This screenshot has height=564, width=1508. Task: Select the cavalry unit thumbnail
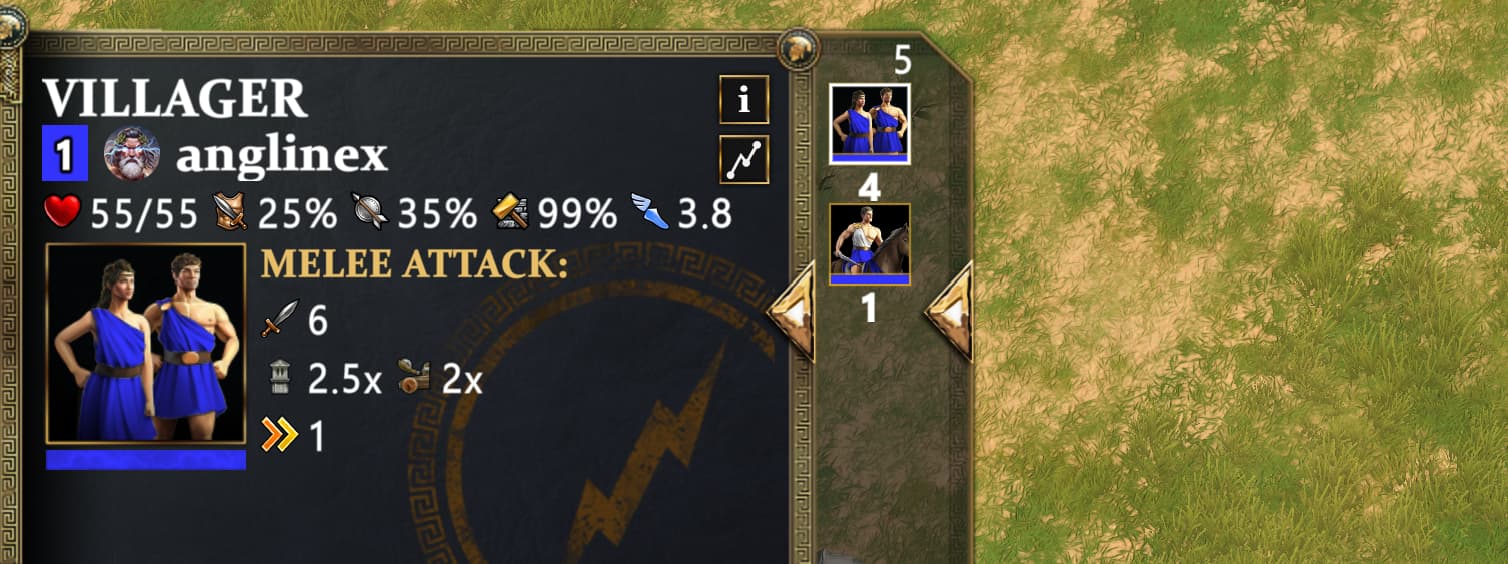coord(869,244)
